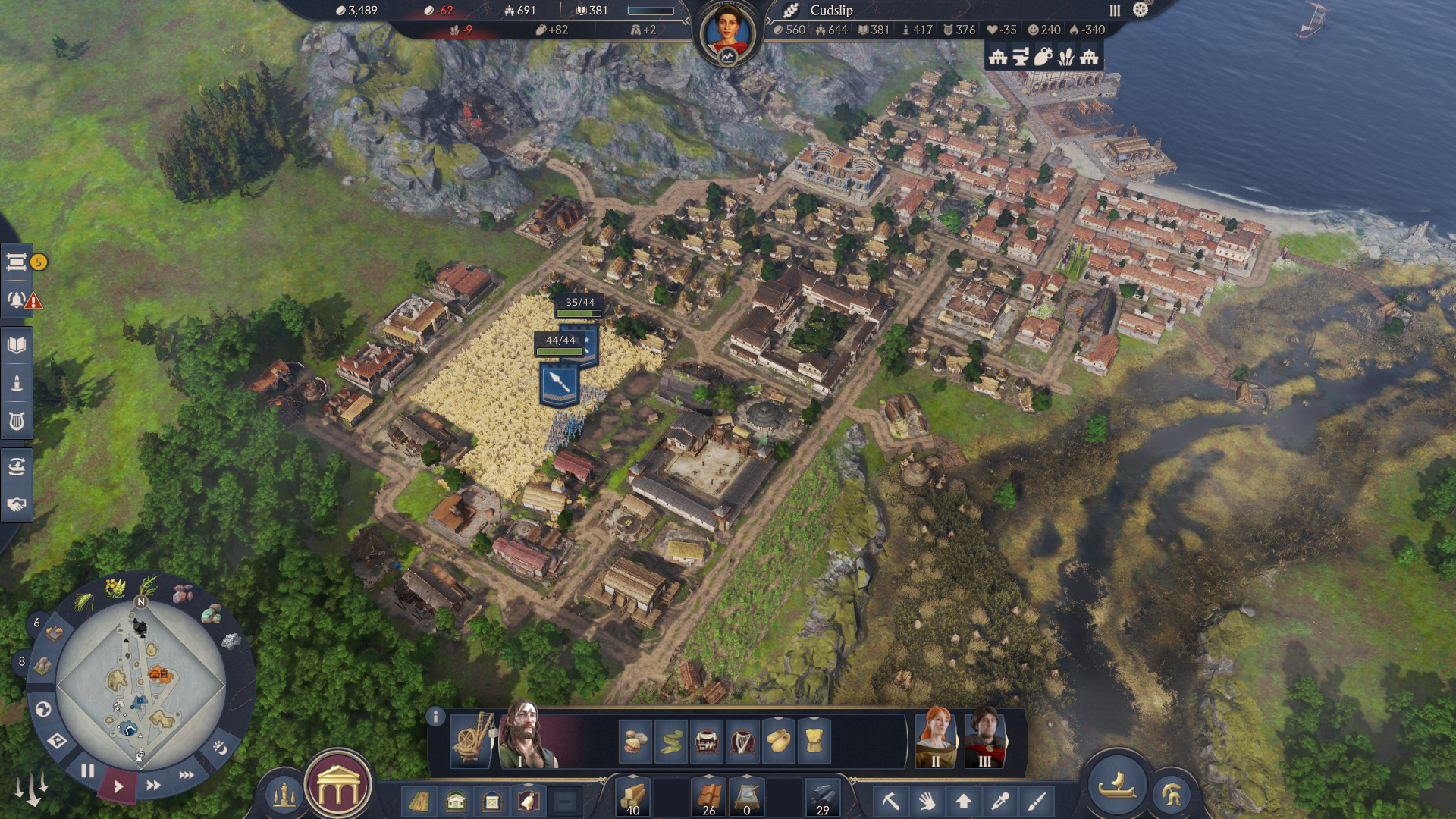Click the governor portrait at top center
Viewport: 1456px width, 819px height.
pos(727,32)
